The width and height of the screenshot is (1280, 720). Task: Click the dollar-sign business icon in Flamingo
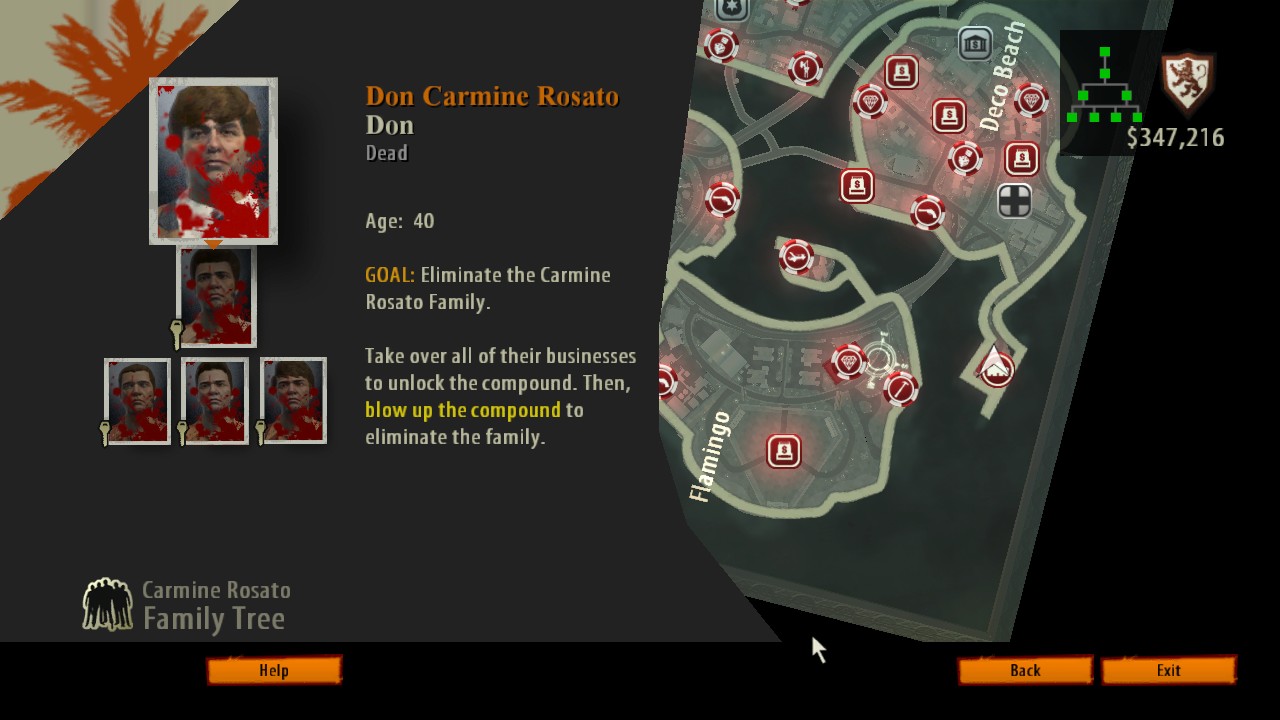pyautogui.click(x=786, y=451)
